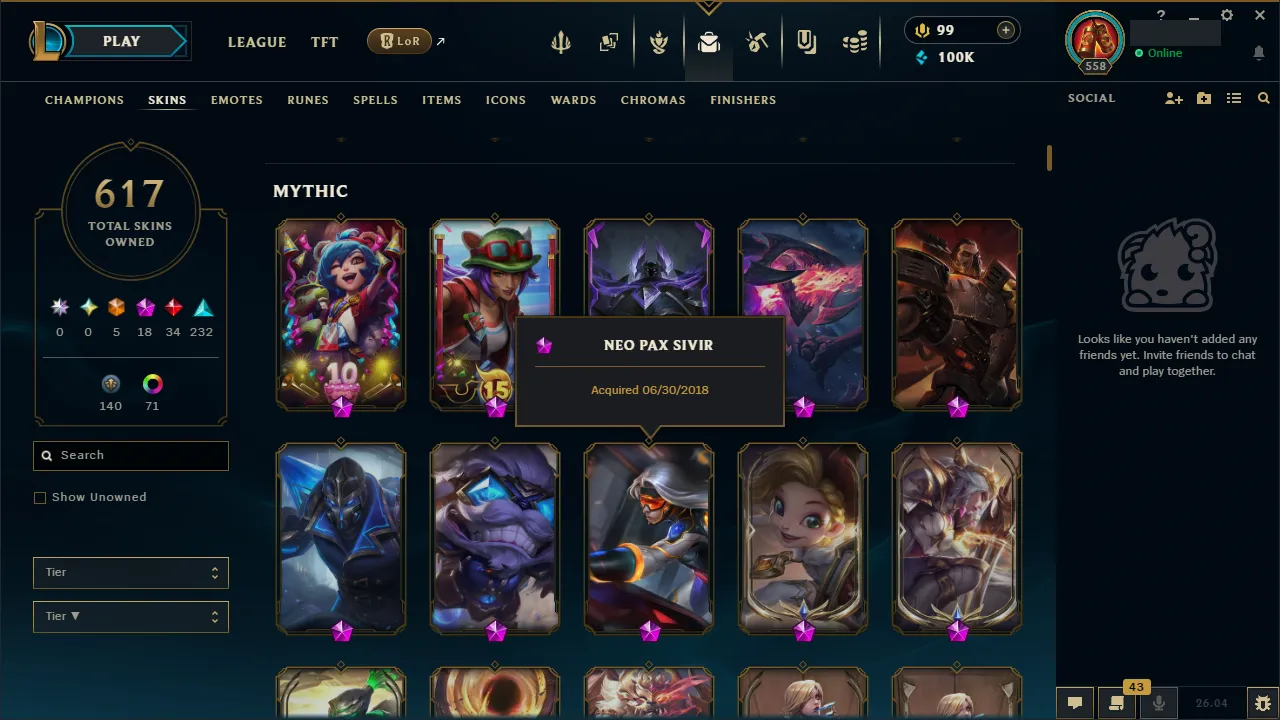Image resolution: width=1280 pixels, height=720 pixels.
Task: Click the add-friend icon in the Social panel
Action: [x=1173, y=98]
